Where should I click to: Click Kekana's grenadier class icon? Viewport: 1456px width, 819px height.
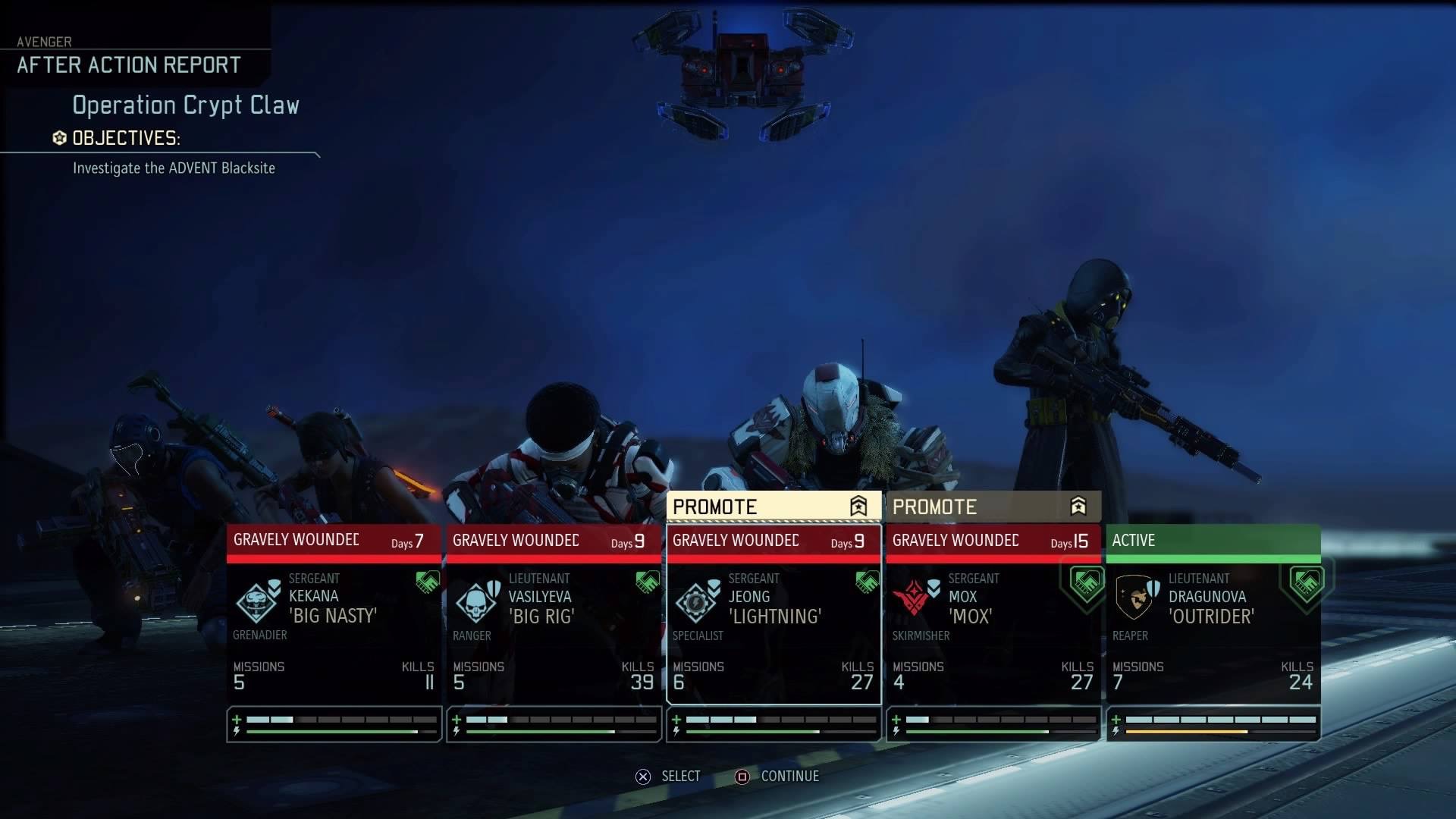point(256,602)
